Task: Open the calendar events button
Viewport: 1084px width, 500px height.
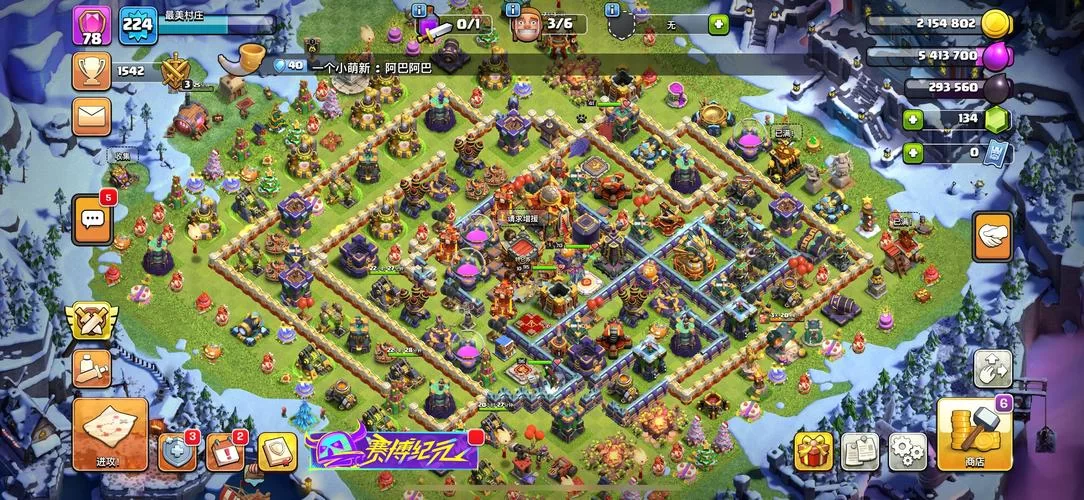Action: 225,452
